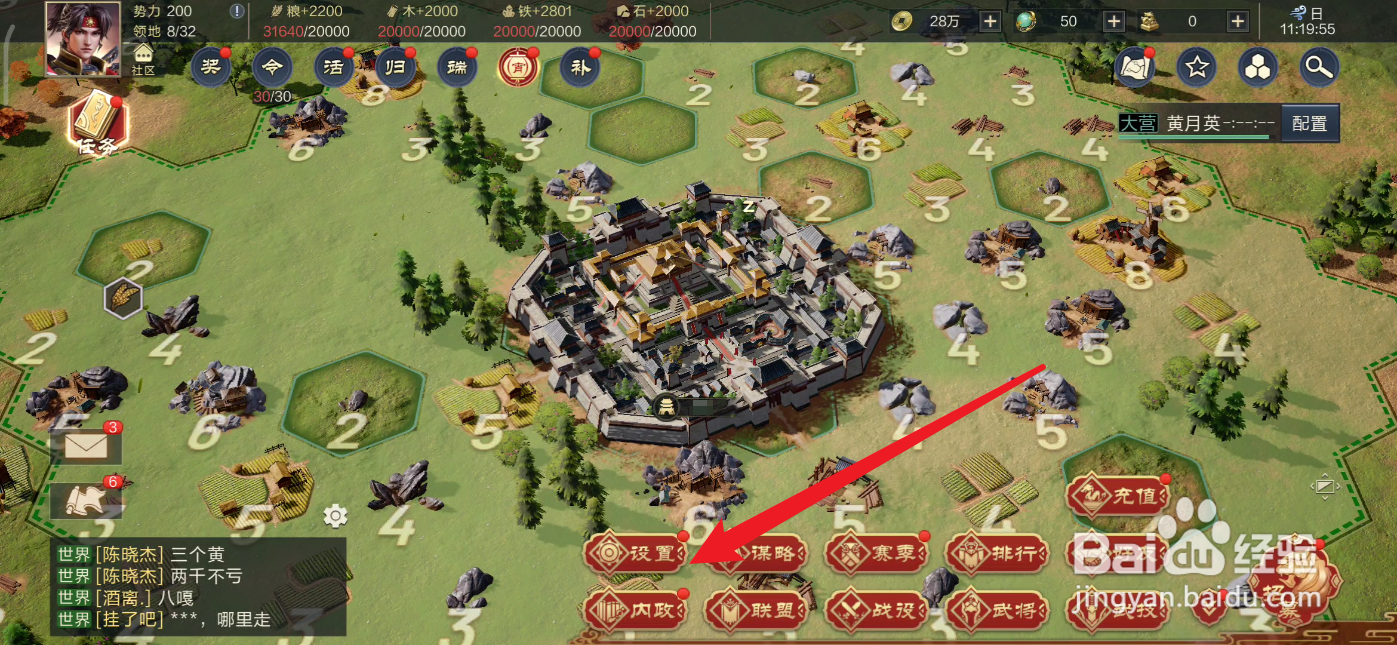
Task: Open the 联盟 alliance menu
Action: click(x=755, y=609)
